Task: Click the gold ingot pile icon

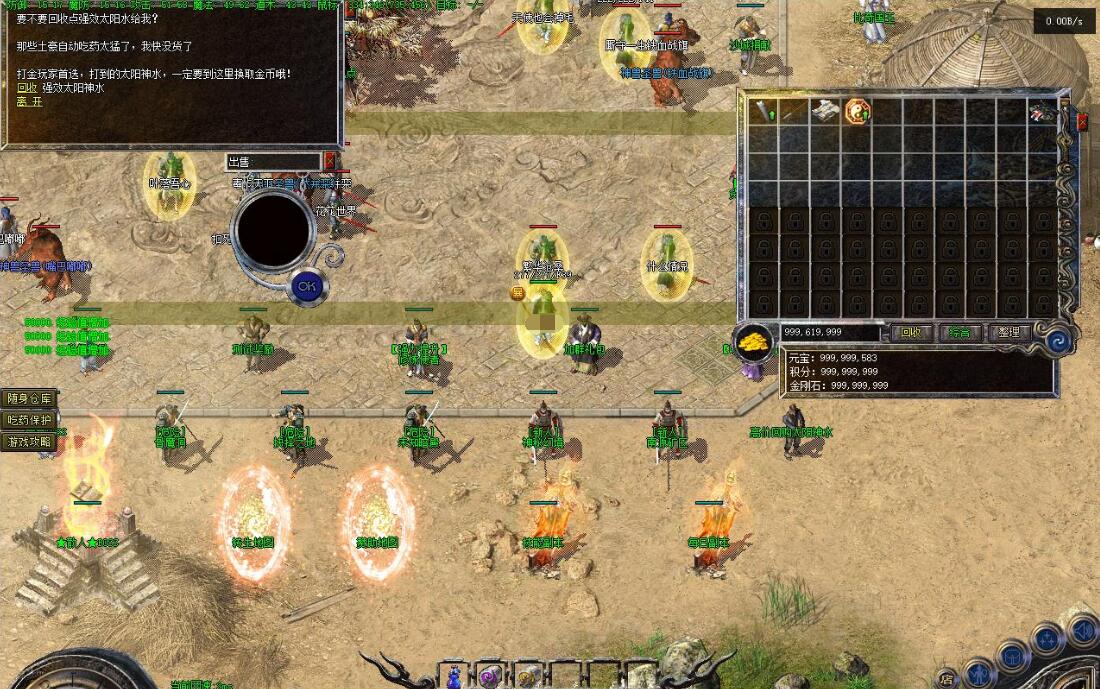Action: click(753, 342)
